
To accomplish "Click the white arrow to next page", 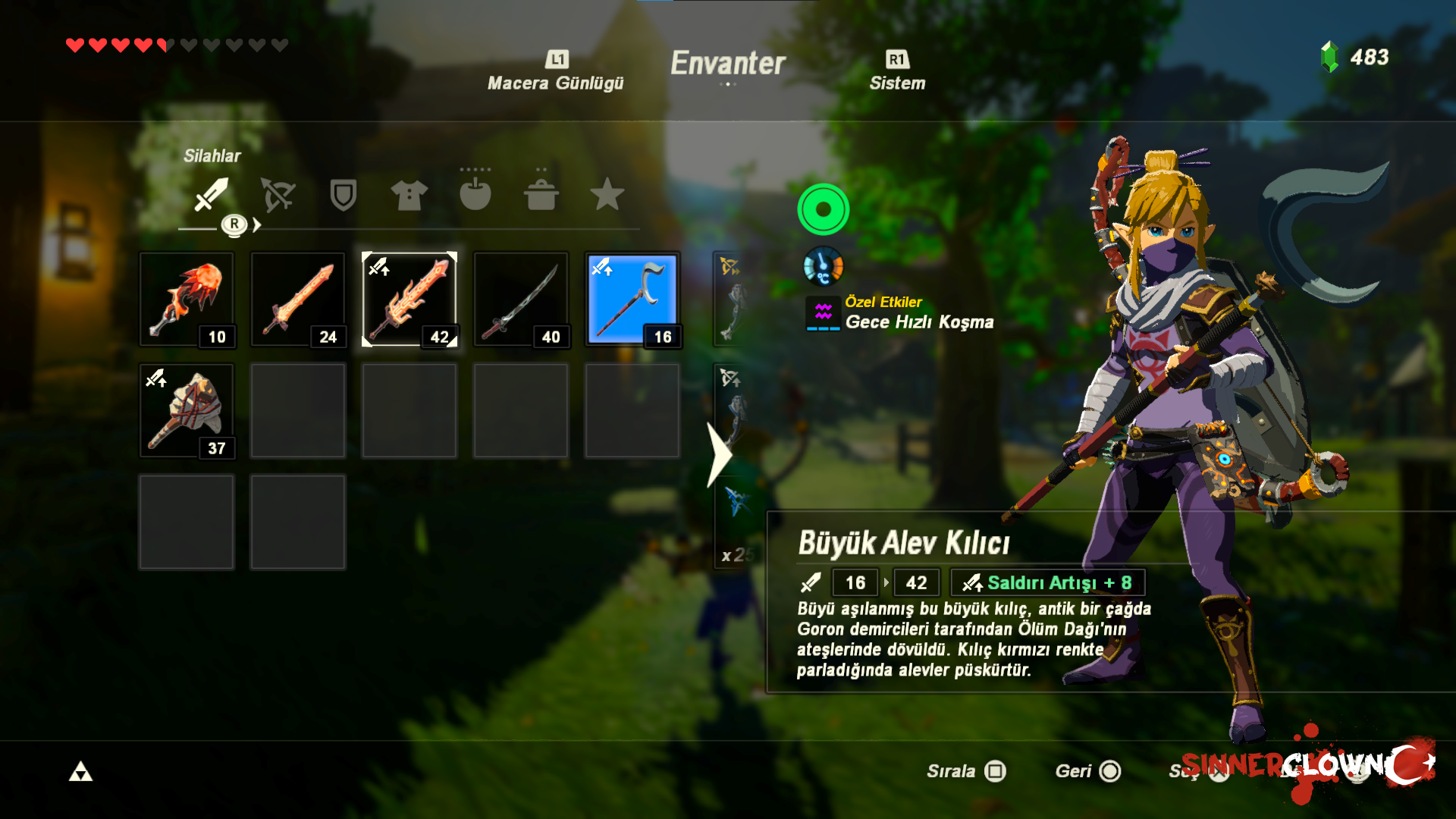I will (718, 454).
